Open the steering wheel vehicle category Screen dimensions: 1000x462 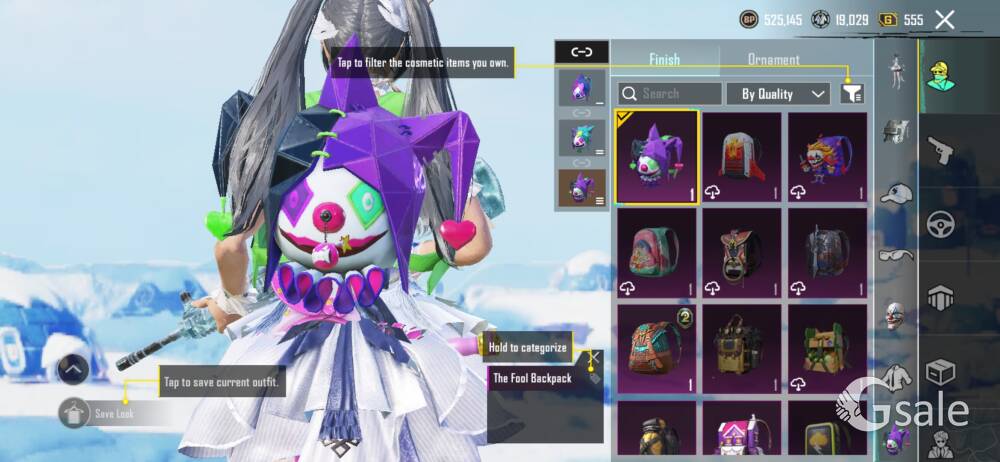(x=940, y=223)
